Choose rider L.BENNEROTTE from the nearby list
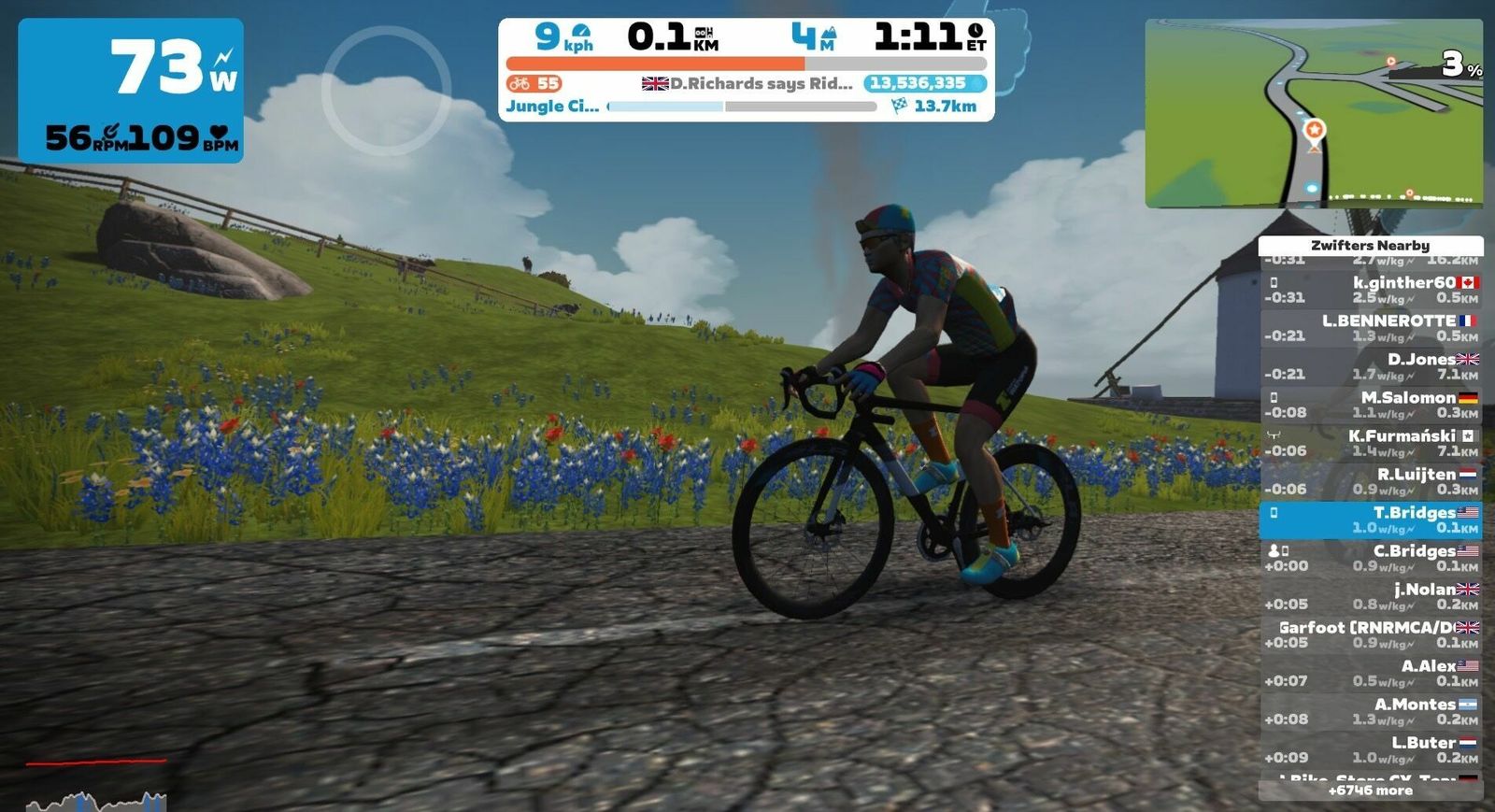Screen dimensions: 1495x812 click(1371, 328)
